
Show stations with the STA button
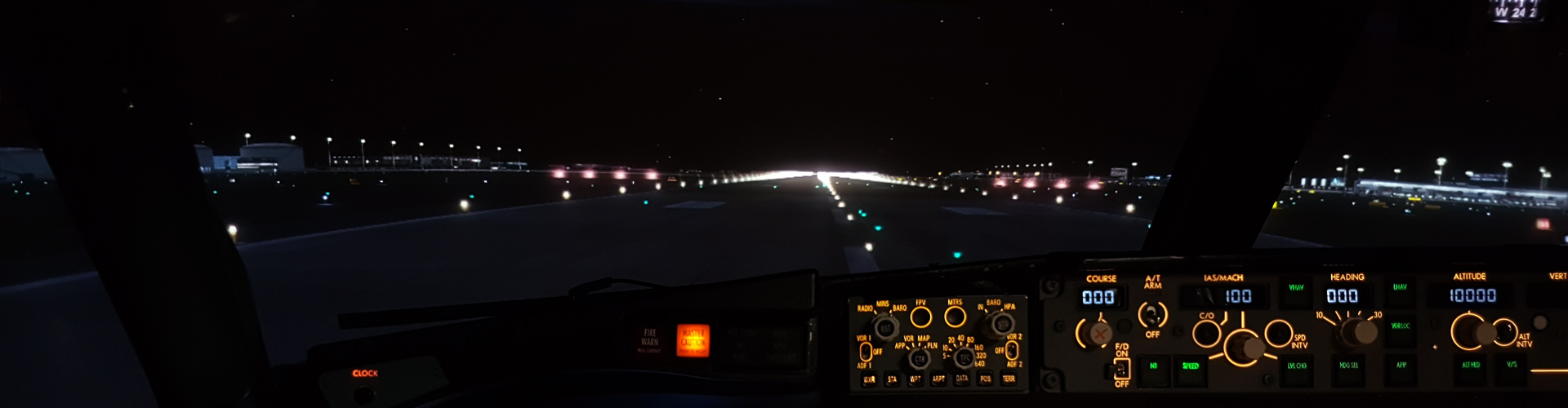tap(892, 379)
